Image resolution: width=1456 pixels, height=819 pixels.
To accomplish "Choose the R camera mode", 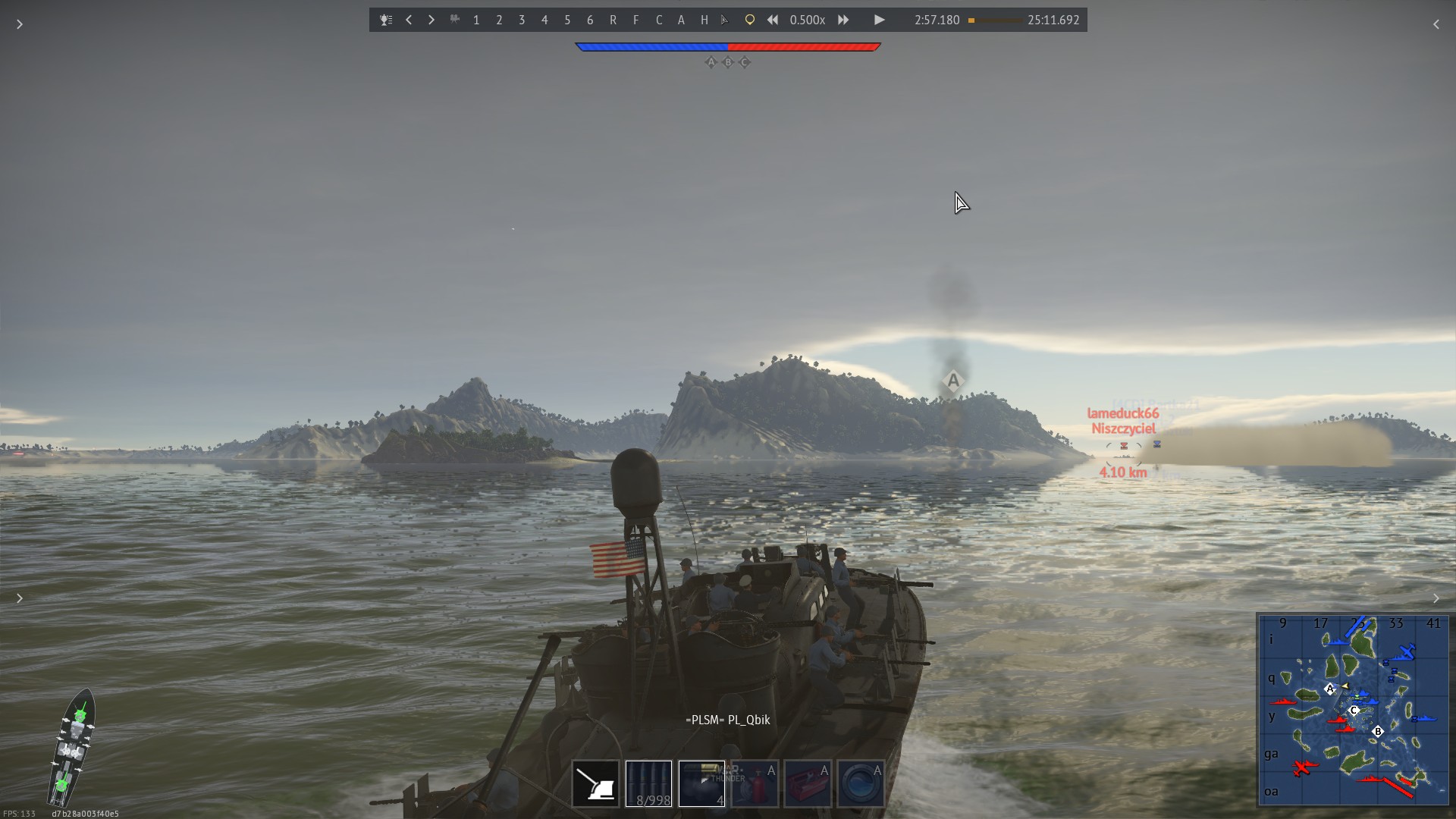I will click(613, 20).
